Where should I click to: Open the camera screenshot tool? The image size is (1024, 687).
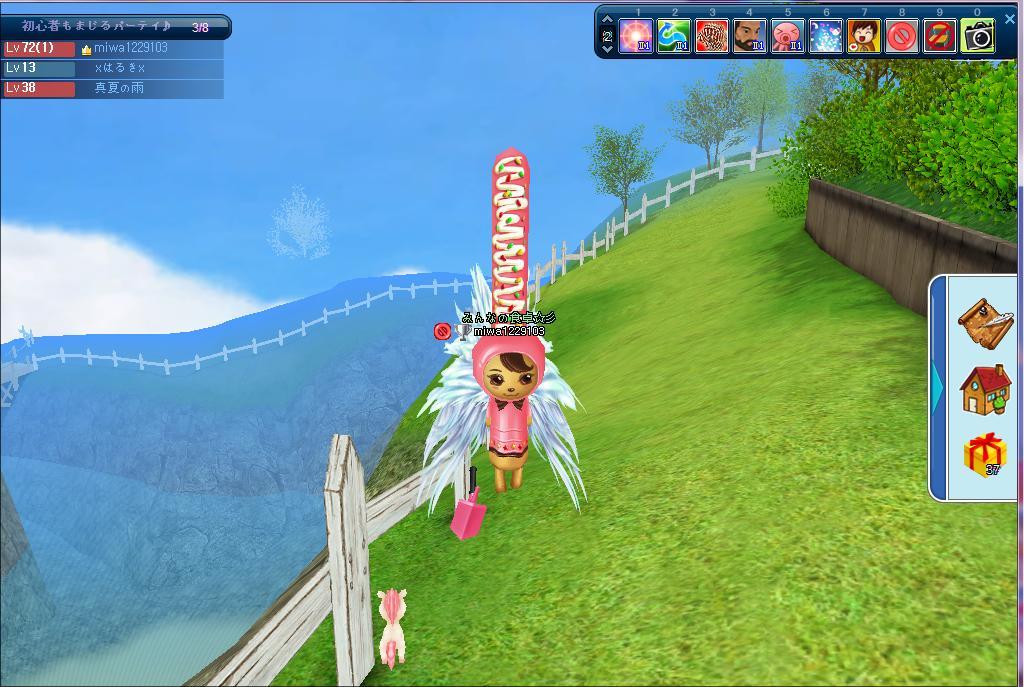[x=978, y=36]
